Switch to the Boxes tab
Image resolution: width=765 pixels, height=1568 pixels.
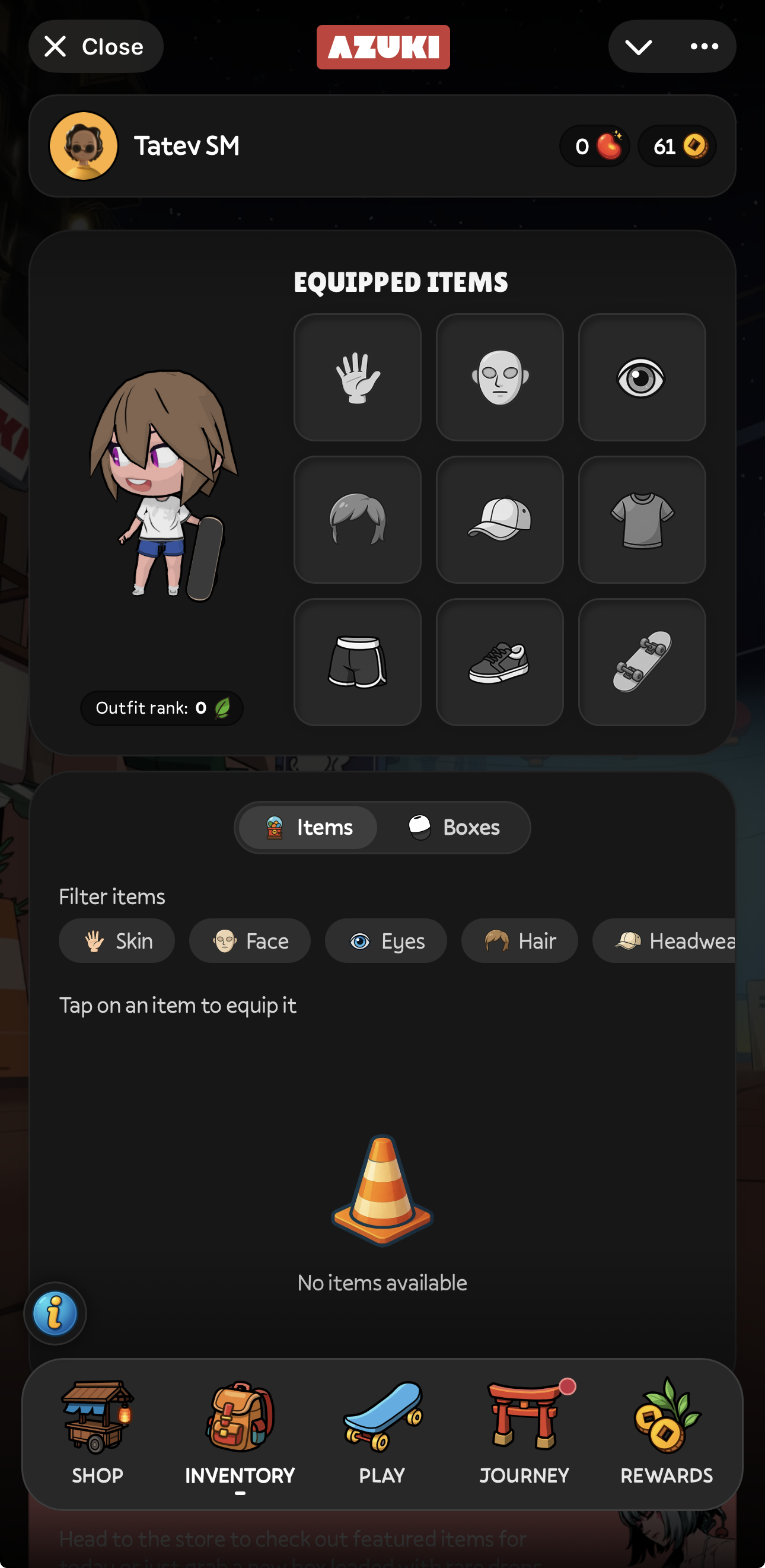point(455,826)
